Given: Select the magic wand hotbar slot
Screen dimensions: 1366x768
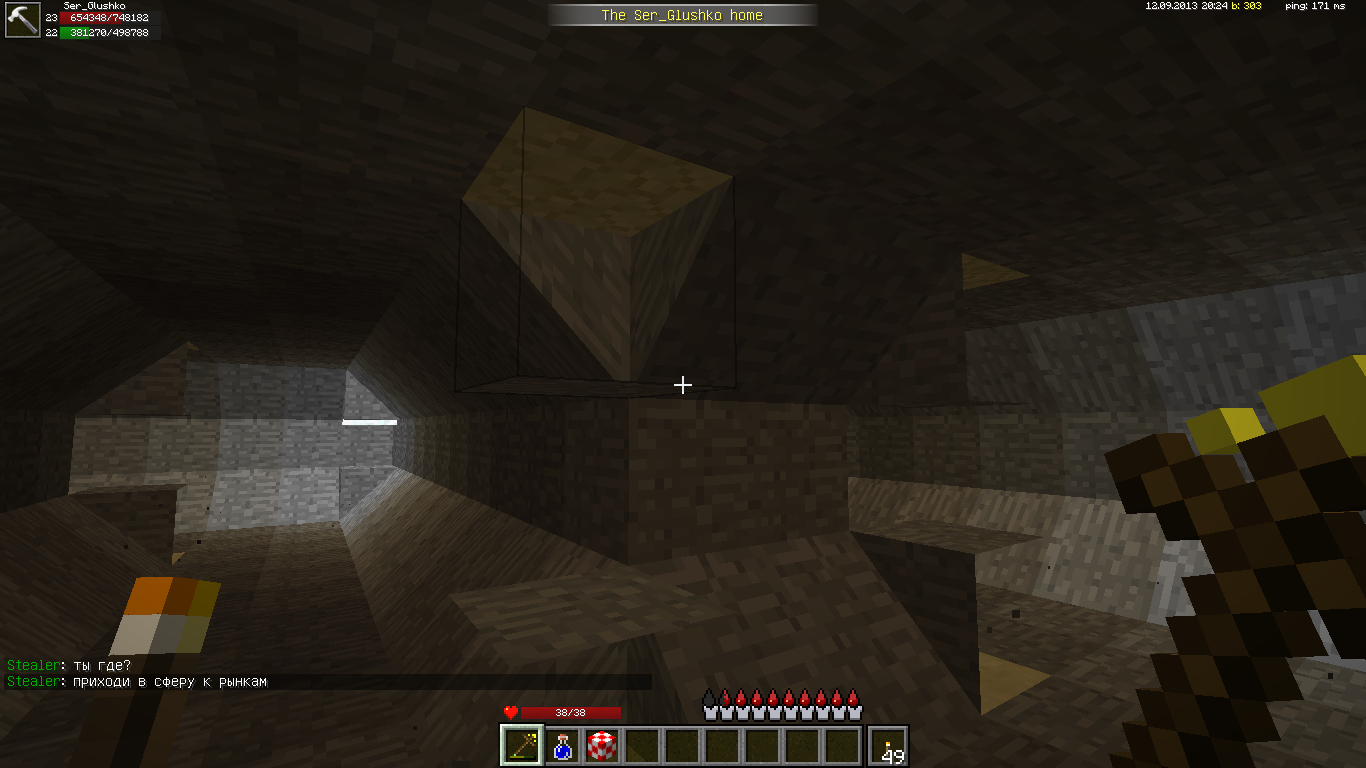Looking at the screenshot, I should pos(522,745).
